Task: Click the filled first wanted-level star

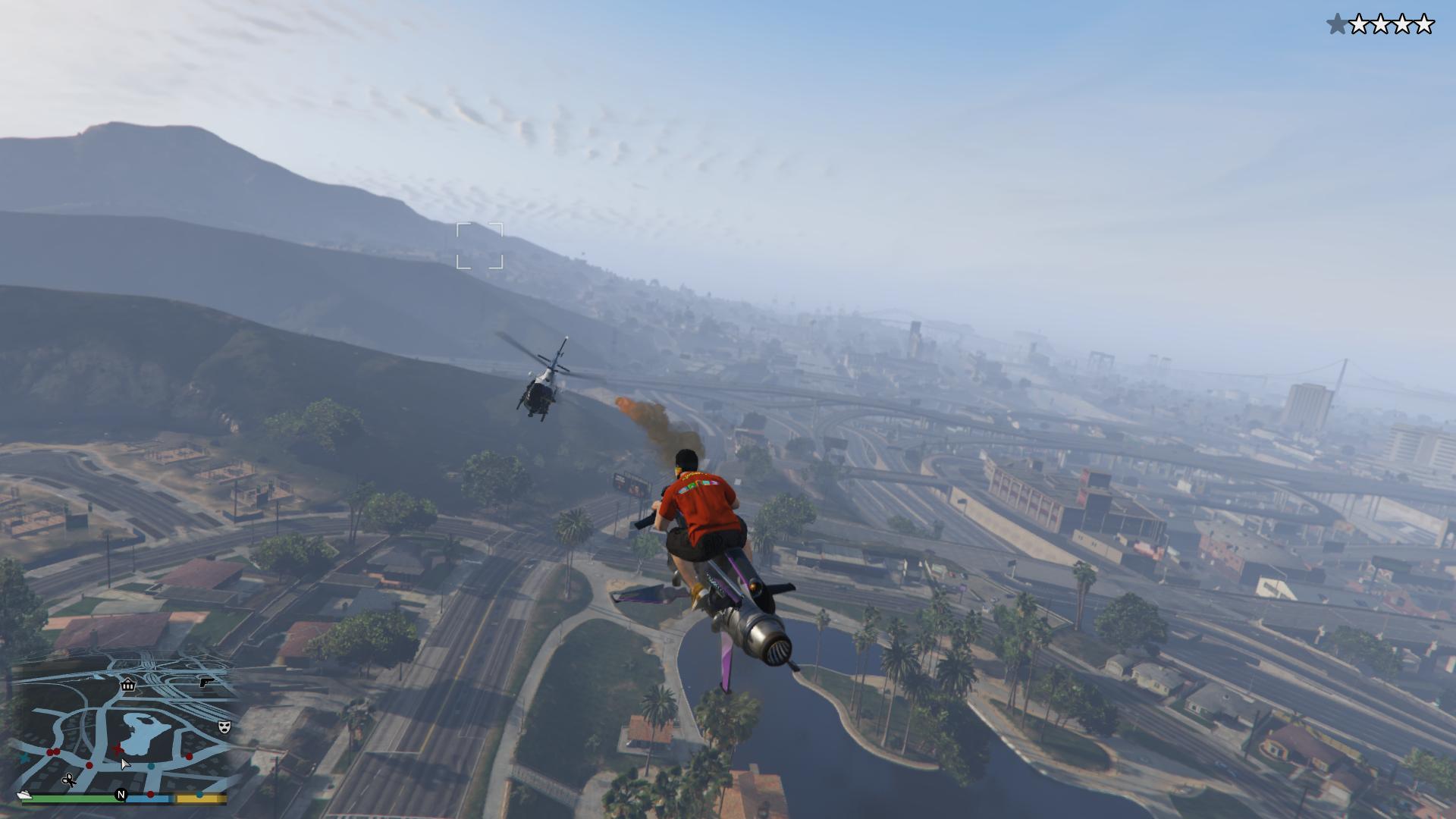Action: click(1338, 24)
